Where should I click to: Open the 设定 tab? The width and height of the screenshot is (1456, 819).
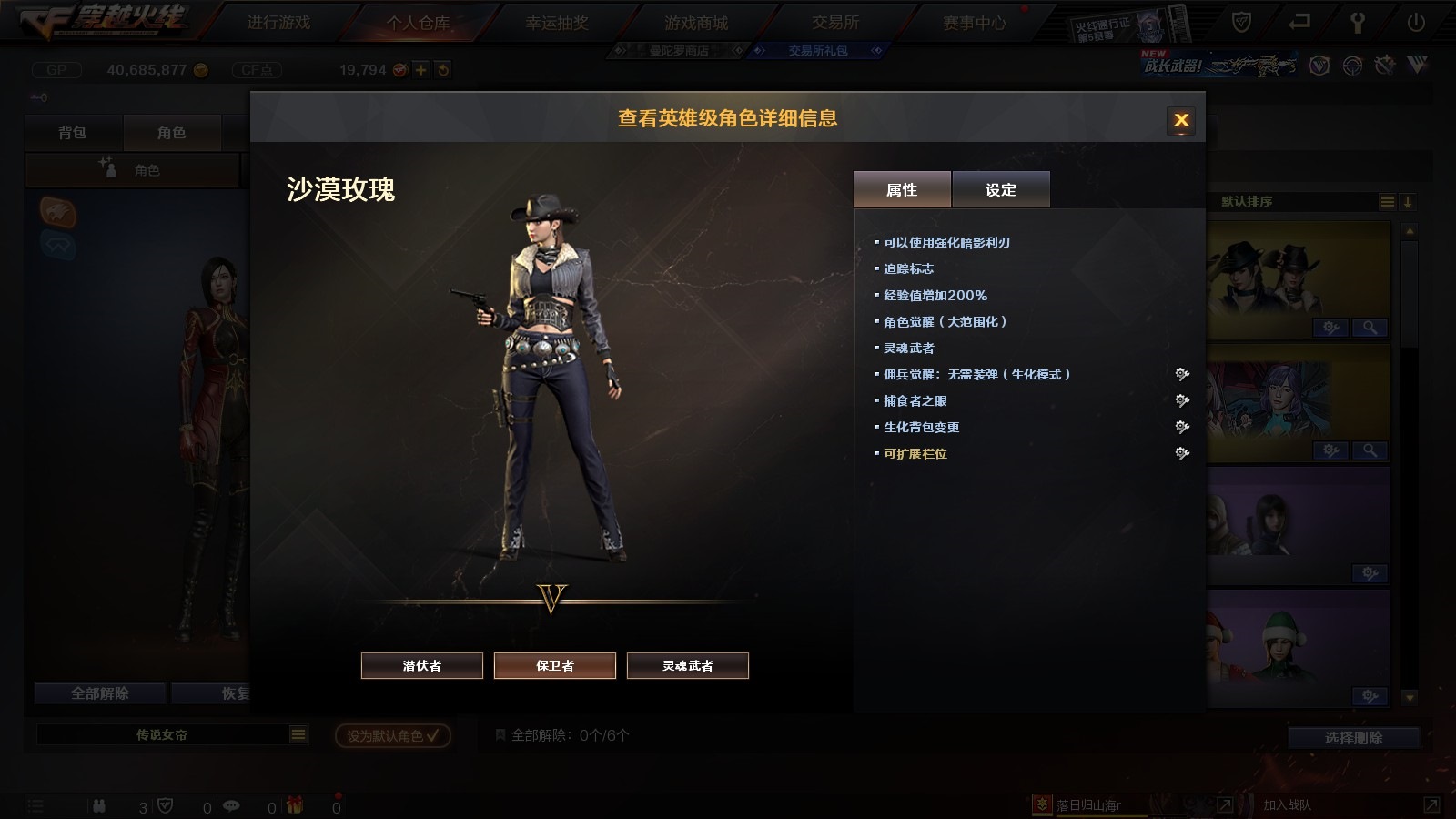point(1001,189)
